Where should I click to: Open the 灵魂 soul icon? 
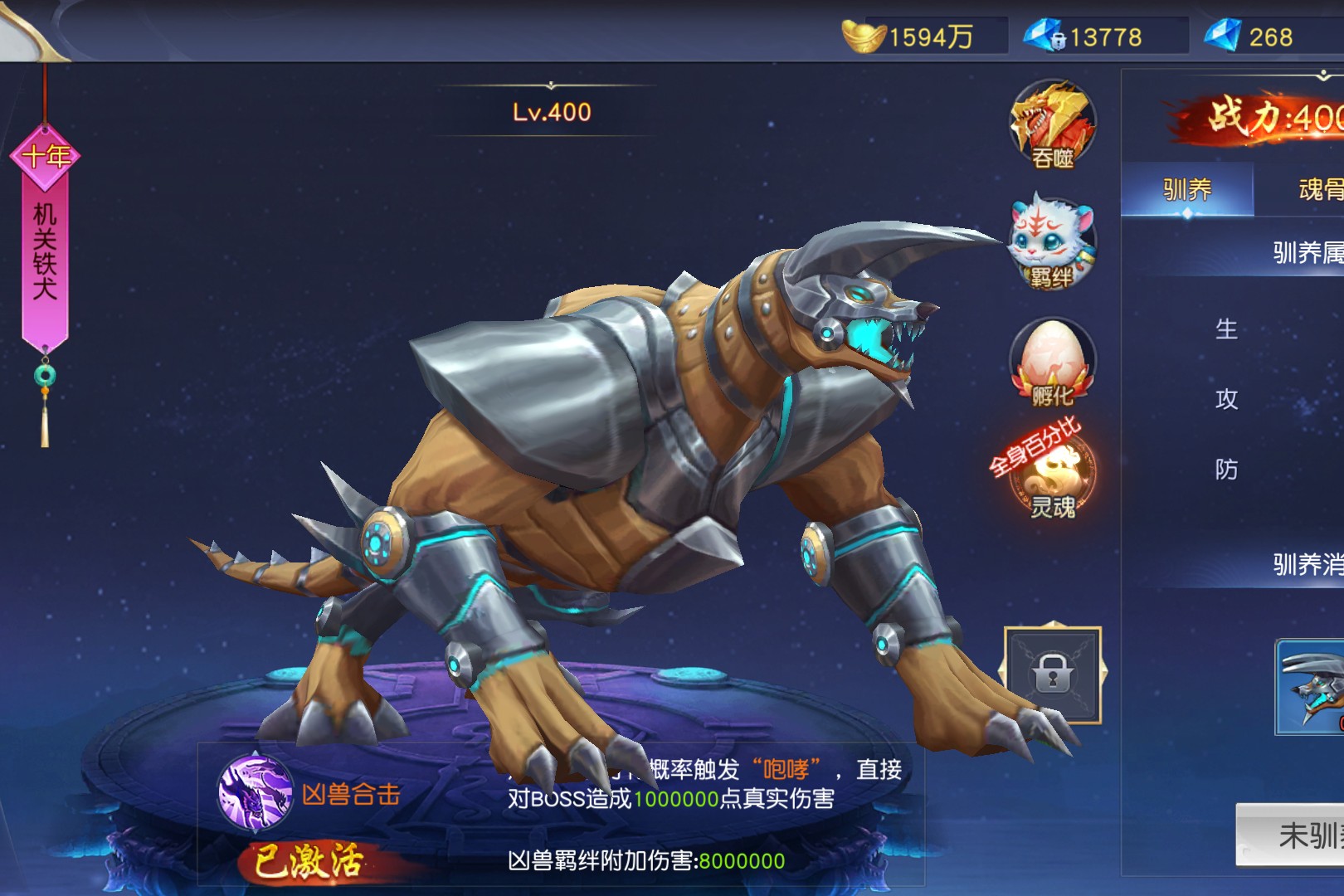pos(1052,477)
